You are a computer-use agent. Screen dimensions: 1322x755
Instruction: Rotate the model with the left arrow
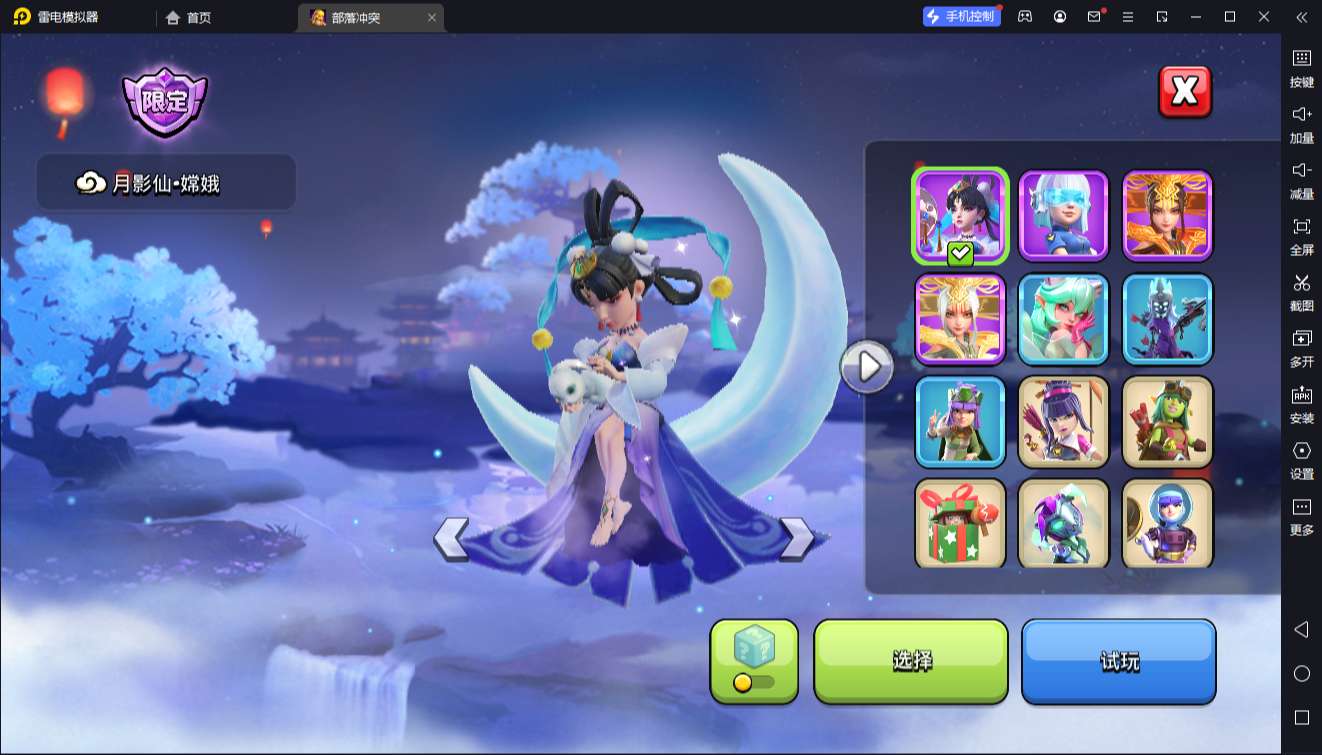coord(451,538)
